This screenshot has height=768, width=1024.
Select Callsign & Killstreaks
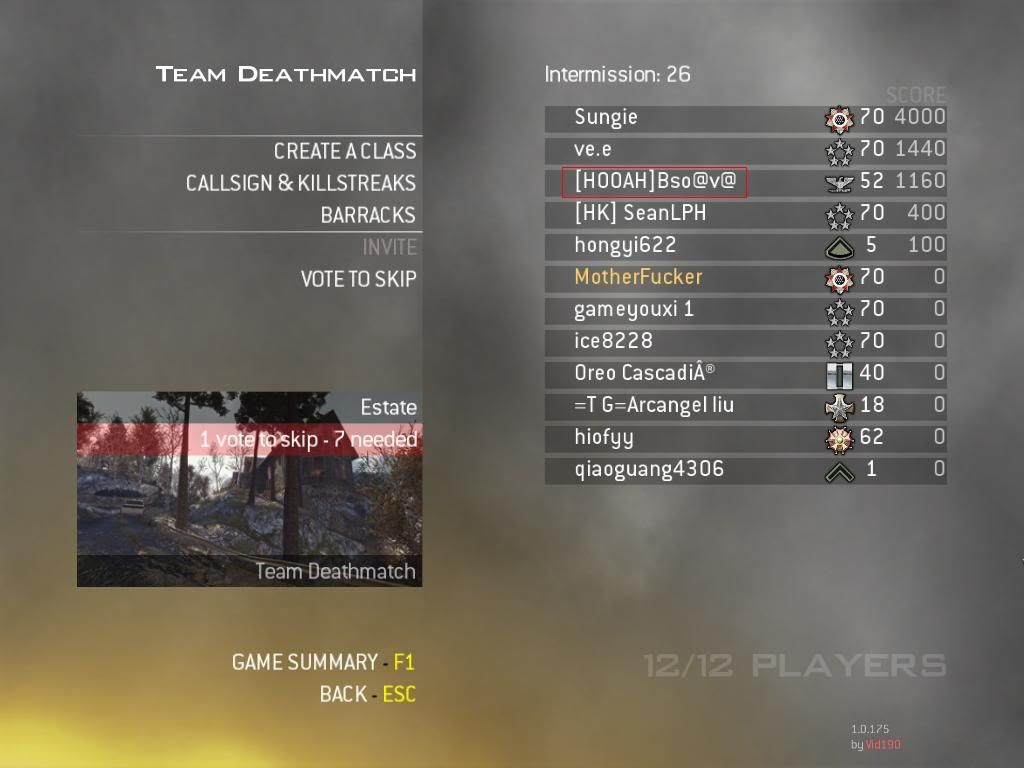[x=300, y=183]
